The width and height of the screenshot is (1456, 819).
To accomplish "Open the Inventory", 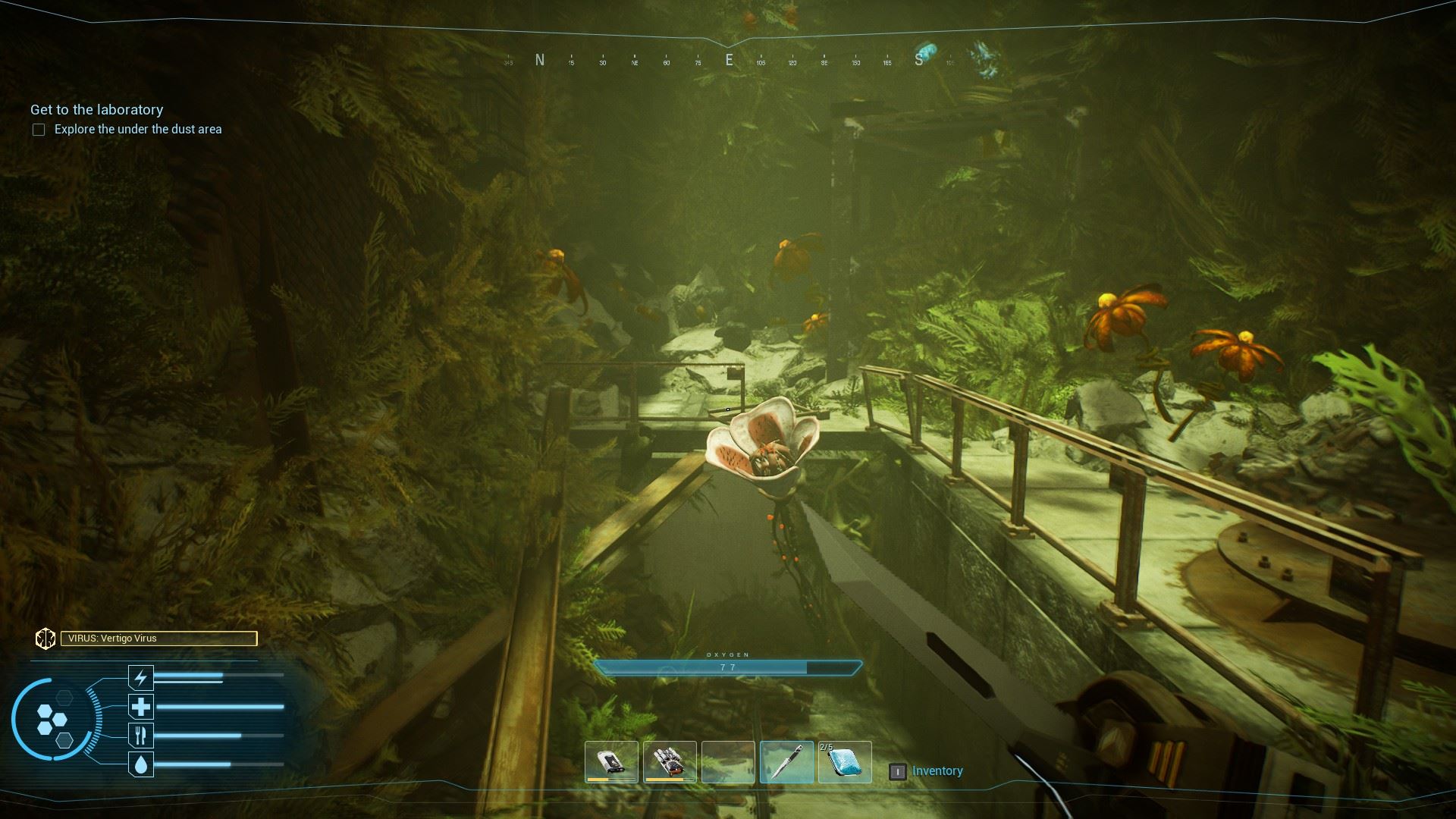I will click(x=937, y=771).
